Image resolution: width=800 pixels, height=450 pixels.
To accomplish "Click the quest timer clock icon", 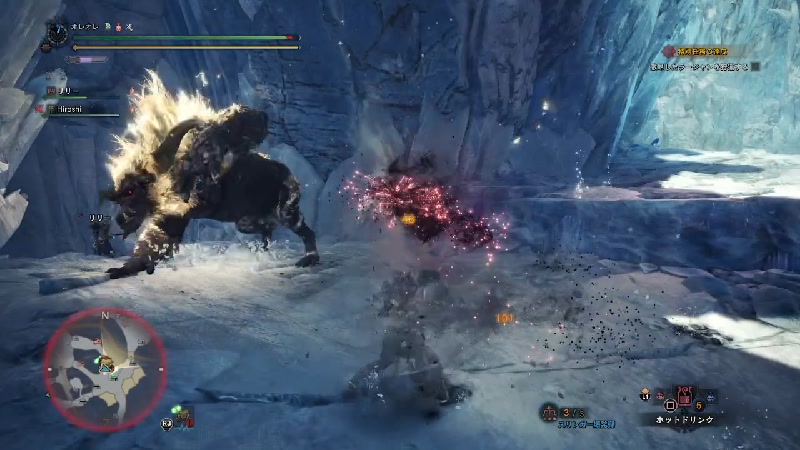I will point(56,36).
